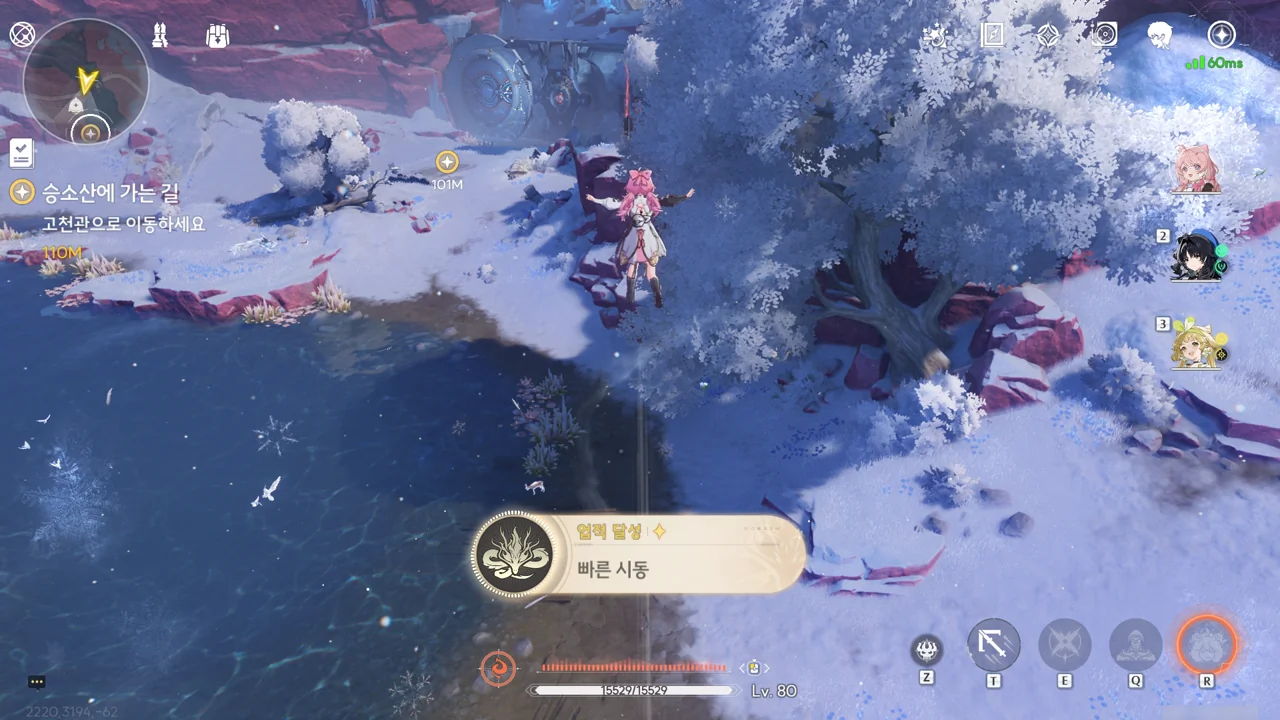Open the quest checklist icon
This screenshot has height=720, width=1280.
[22, 153]
